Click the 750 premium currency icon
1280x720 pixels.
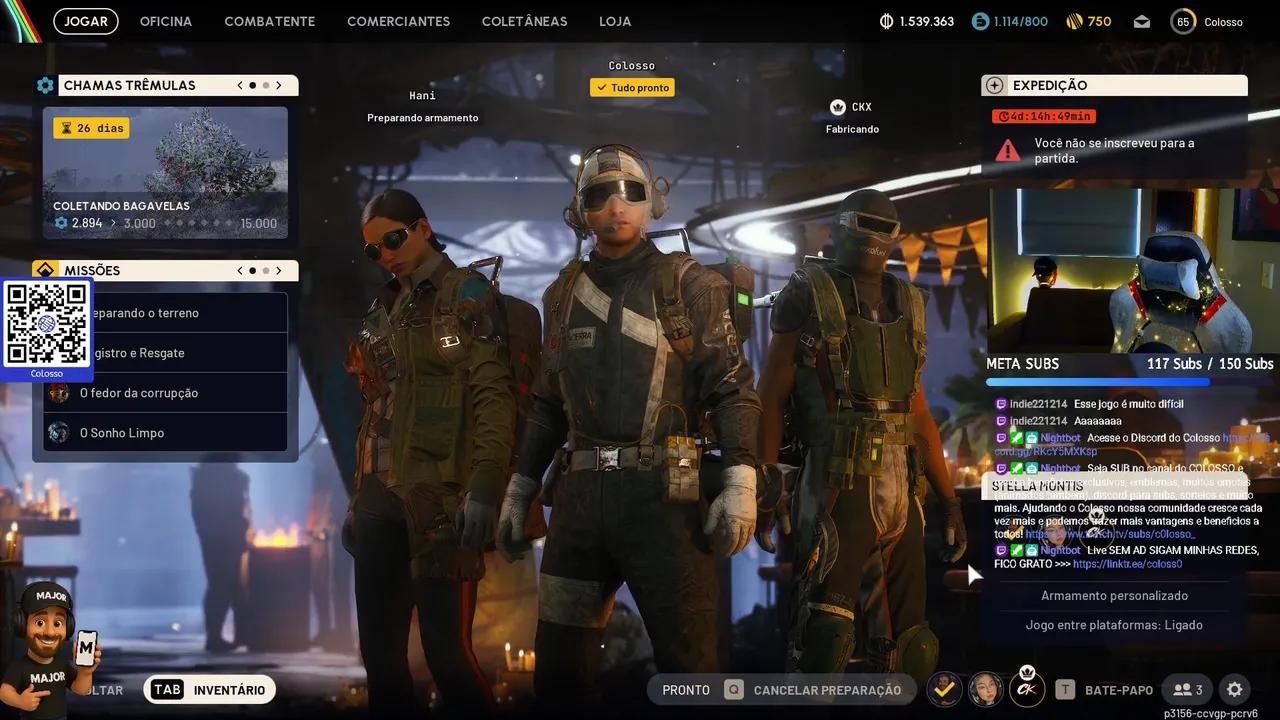pyautogui.click(x=1077, y=20)
